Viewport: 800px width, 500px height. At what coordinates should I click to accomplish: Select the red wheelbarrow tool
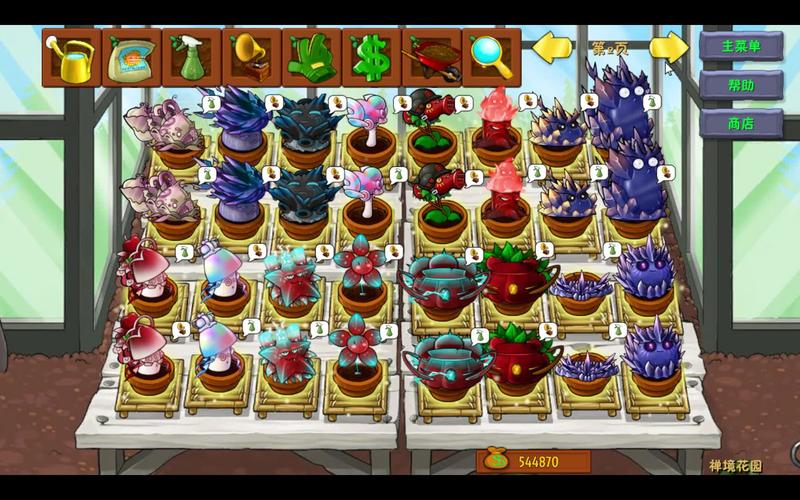[x=431, y=58]
